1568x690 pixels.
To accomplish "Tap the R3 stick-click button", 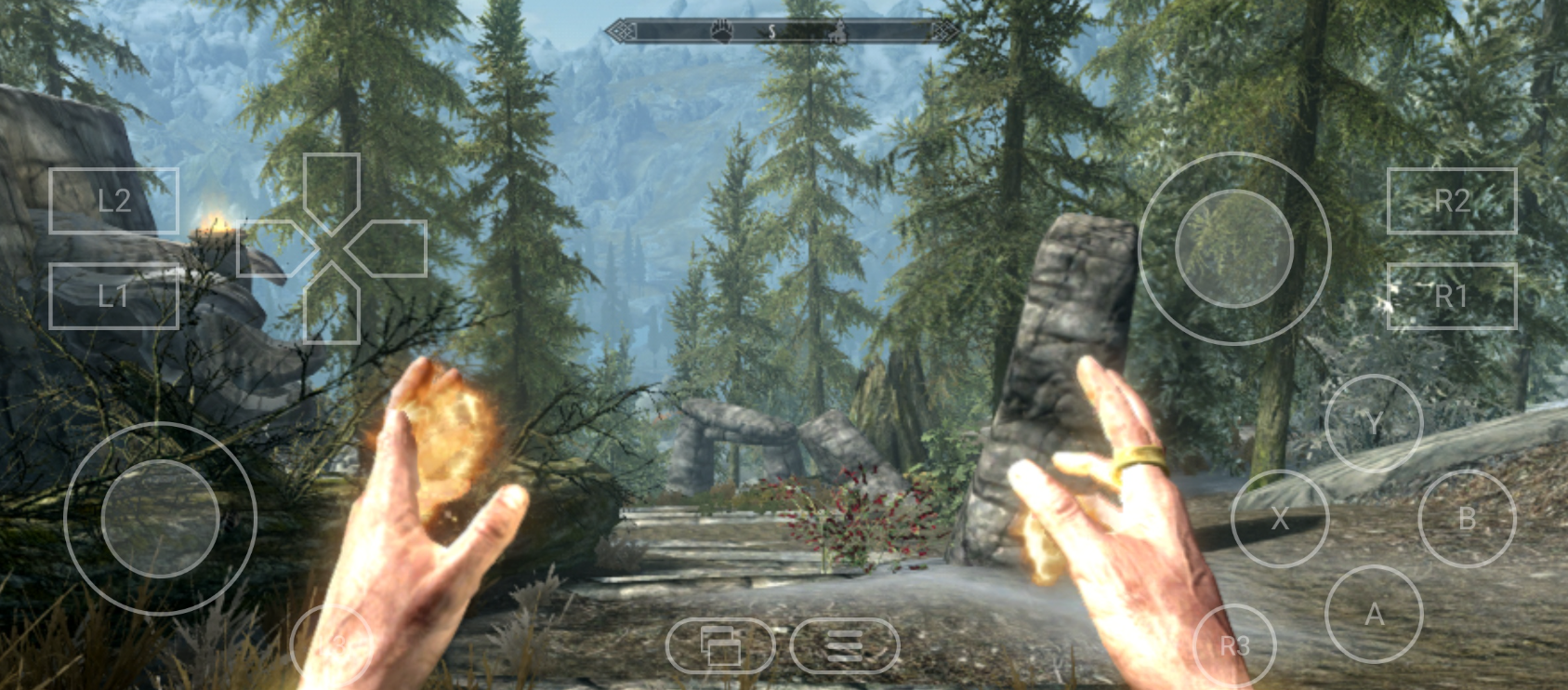I will click(x=1234, y=645).
